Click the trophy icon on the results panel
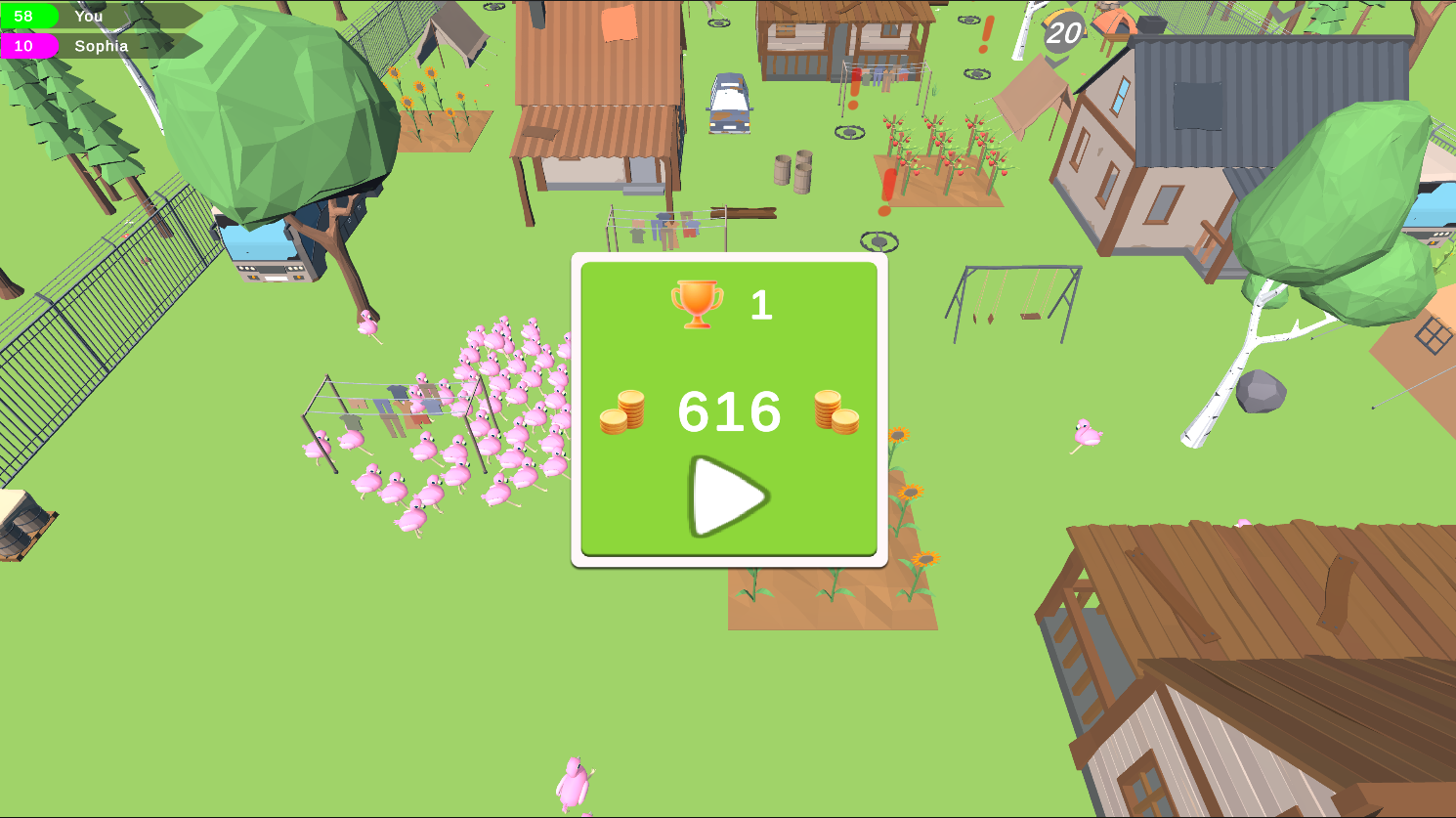1456x818 pixels. pyautogui.click(x=696, y=304)
